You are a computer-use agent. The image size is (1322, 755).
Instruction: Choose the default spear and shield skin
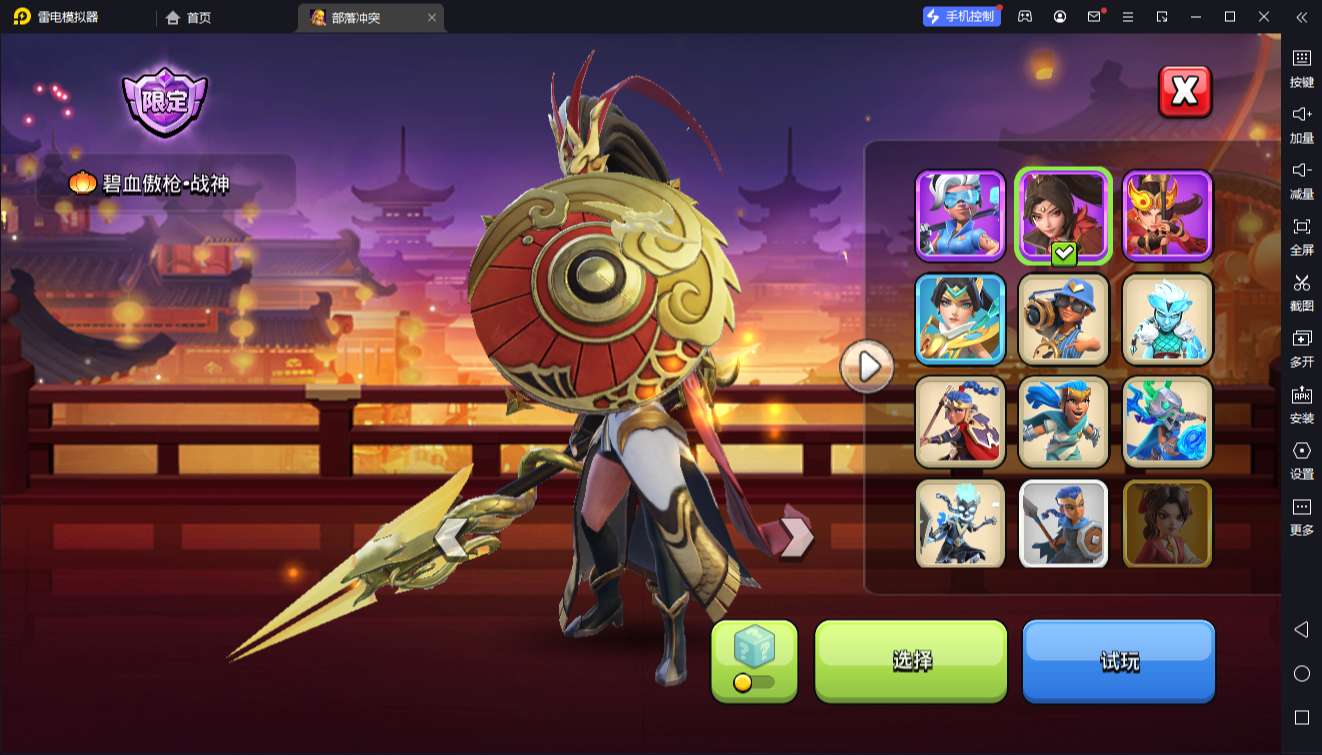(x=1064, y=524)
